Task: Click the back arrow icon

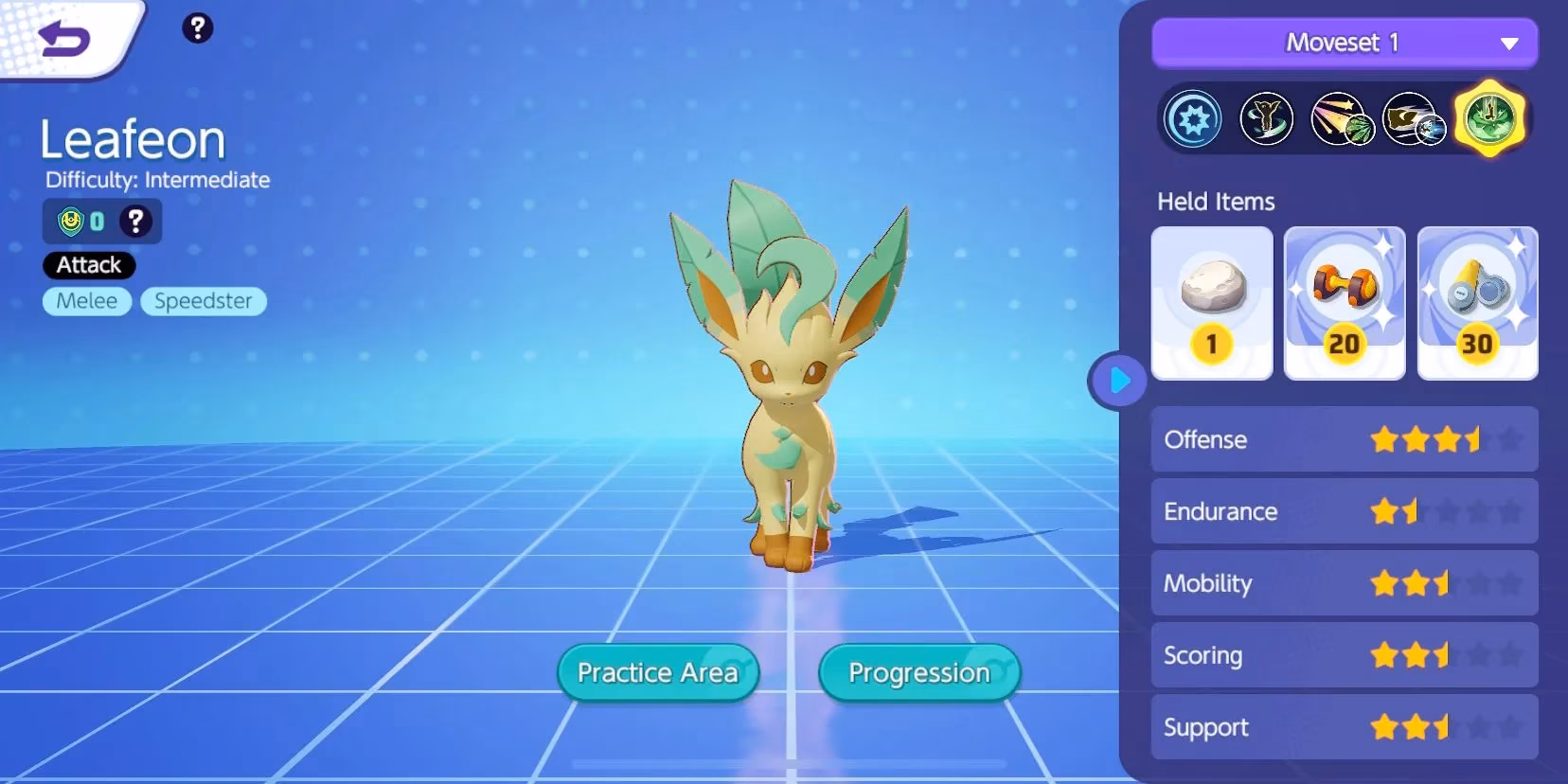Action: [63, 36]
